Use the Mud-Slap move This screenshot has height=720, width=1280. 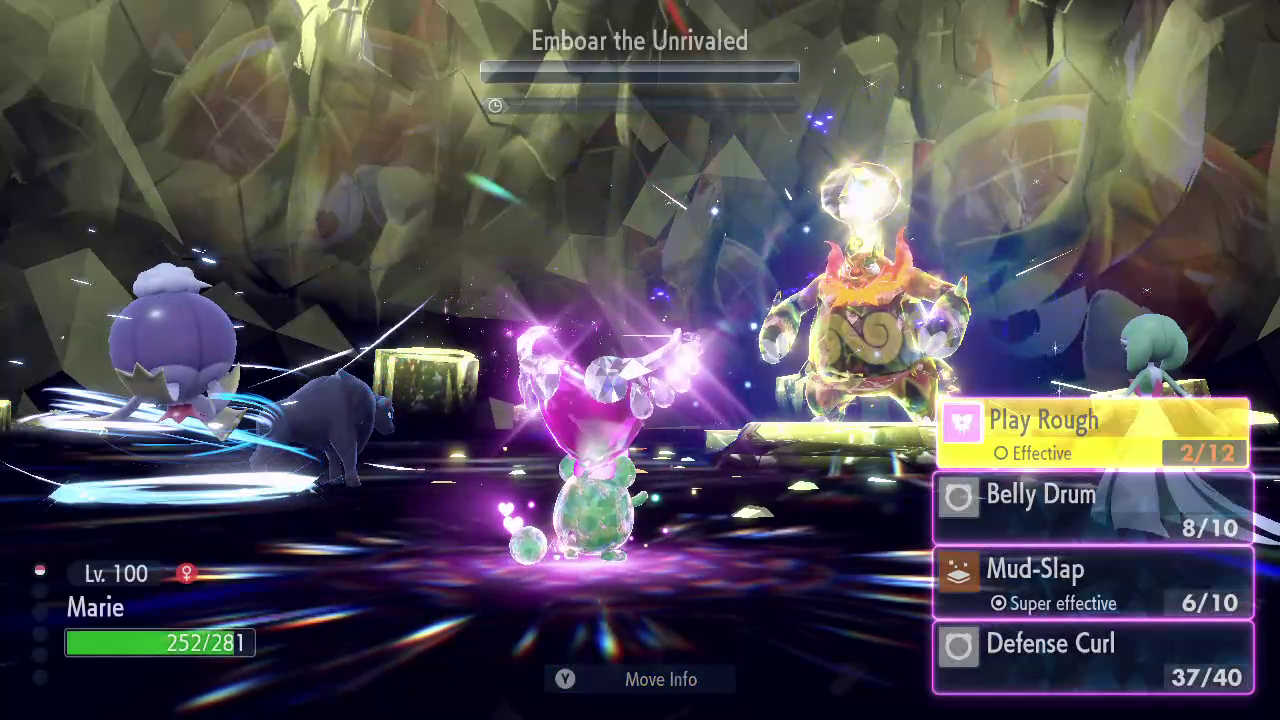click(x=1093, y=583)
